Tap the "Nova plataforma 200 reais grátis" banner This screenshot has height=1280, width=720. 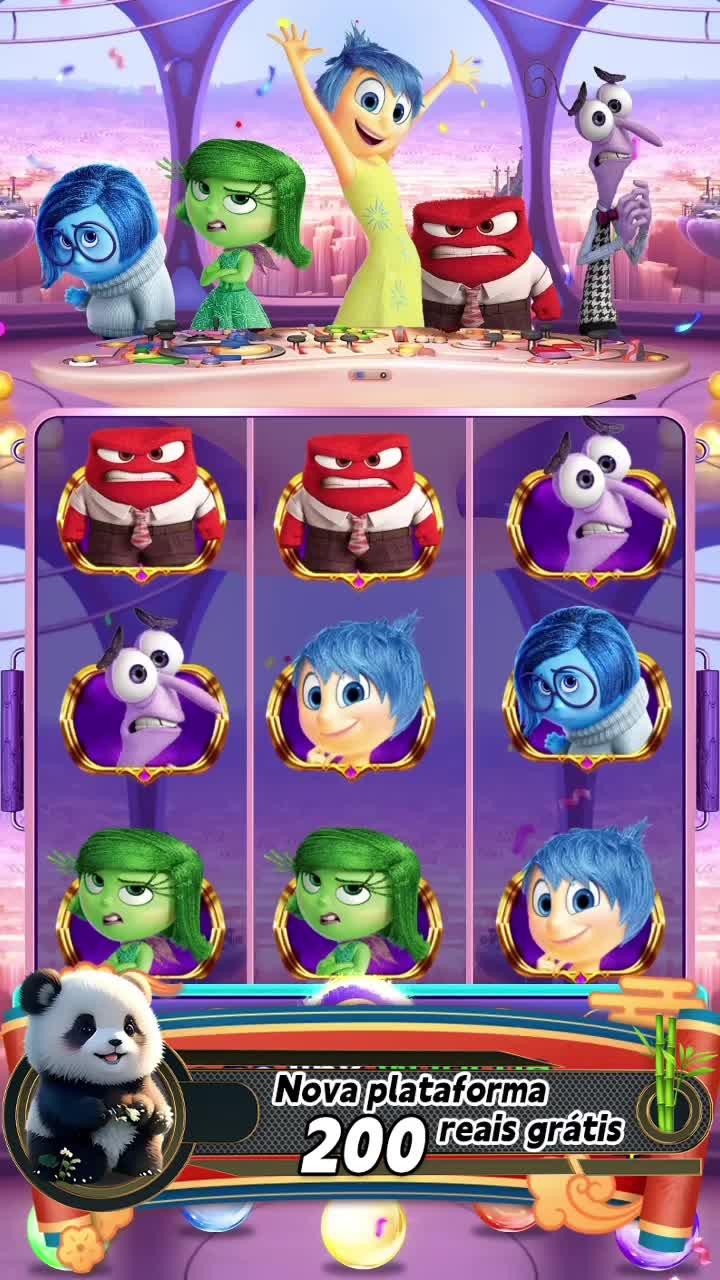pyautogui.click(x=450, y=1120)
